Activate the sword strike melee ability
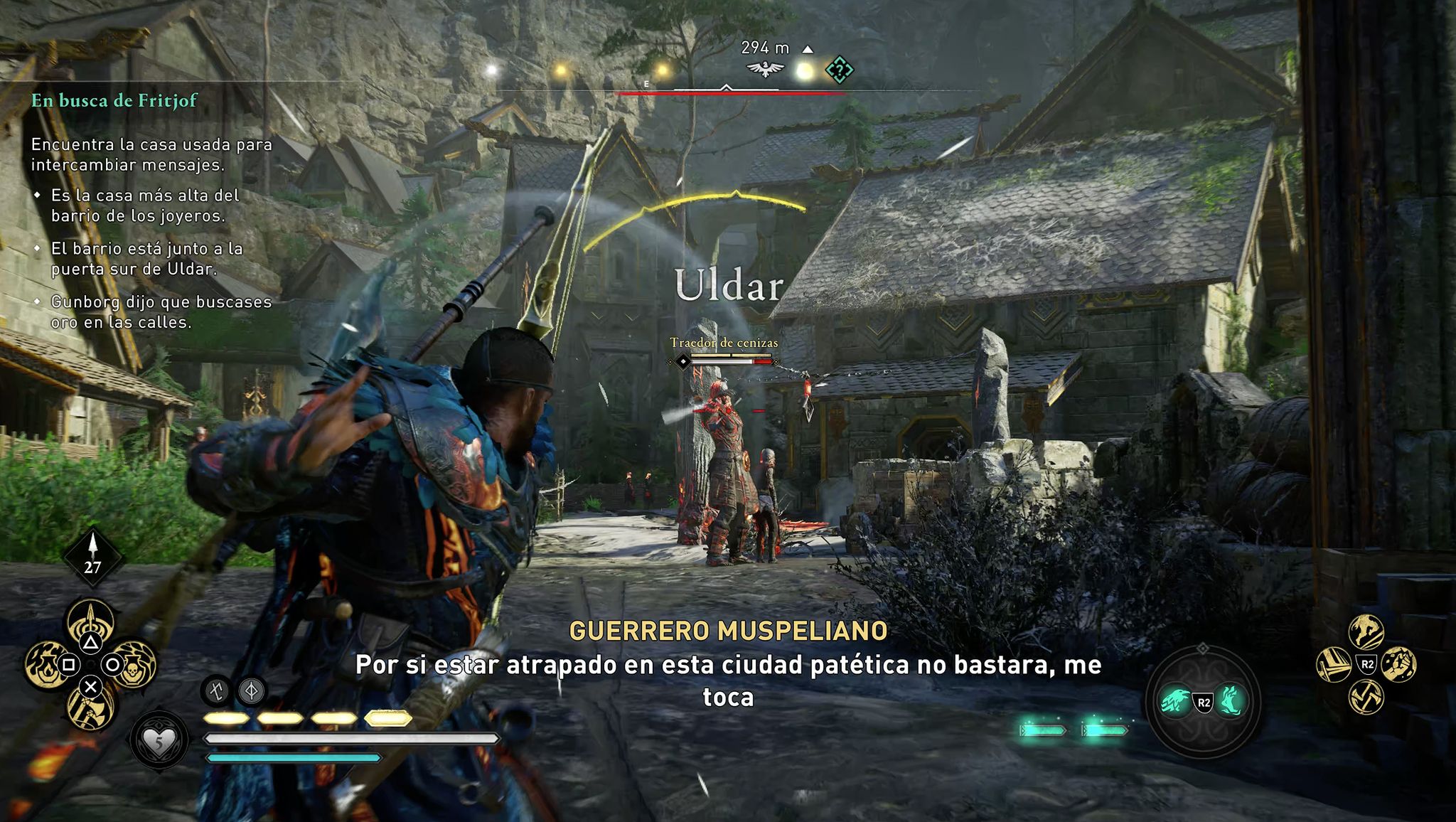The height and width of the screenshot is (822, 1456). coord(1334,665)
